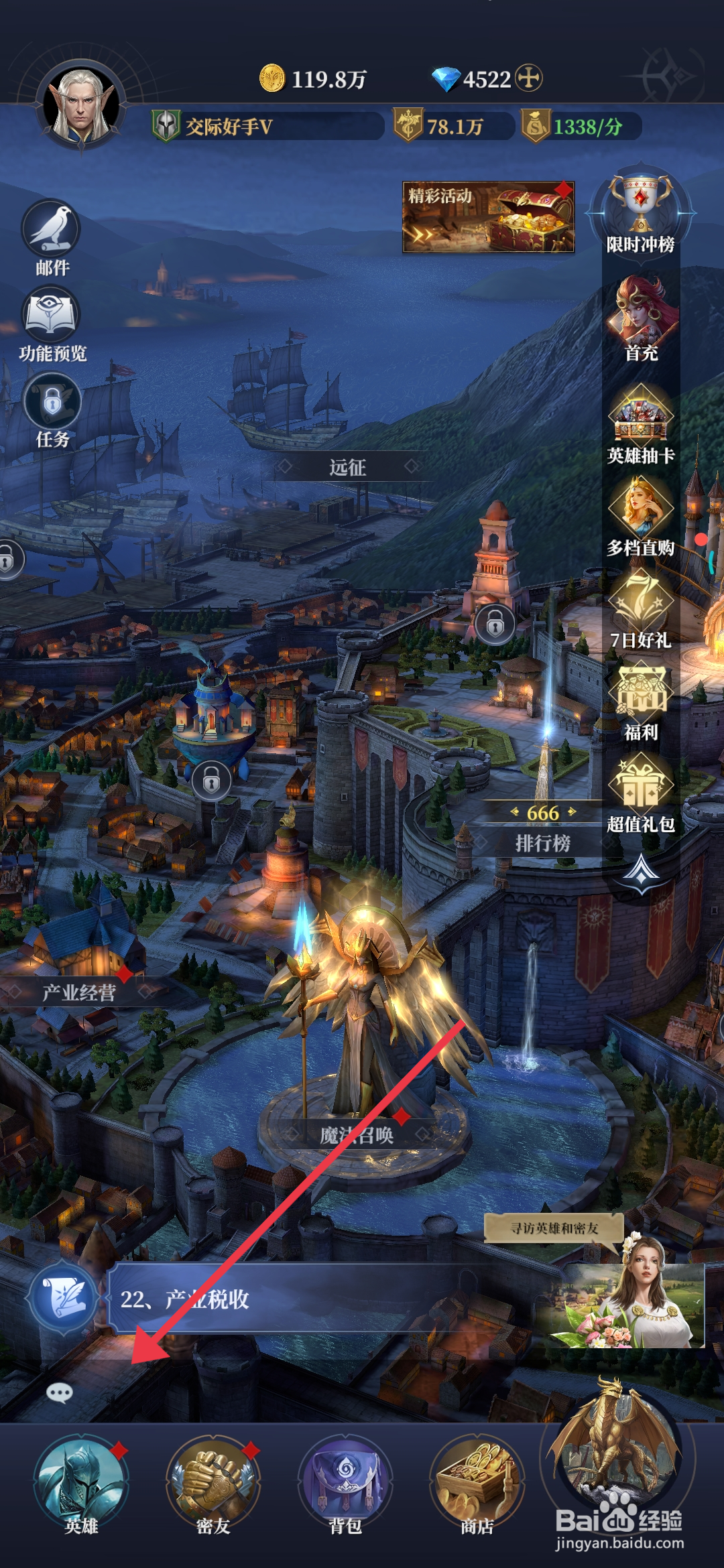This screenshot has width=724, height=1568.
Task: Open the player avatar profile
Action: point(82,106)
